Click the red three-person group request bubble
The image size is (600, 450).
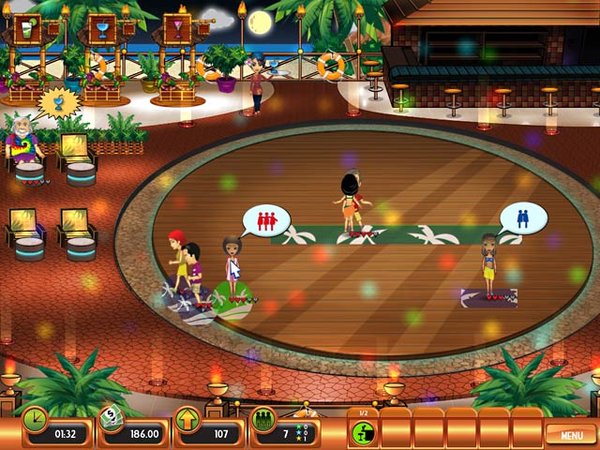click(x=266, y=220)
